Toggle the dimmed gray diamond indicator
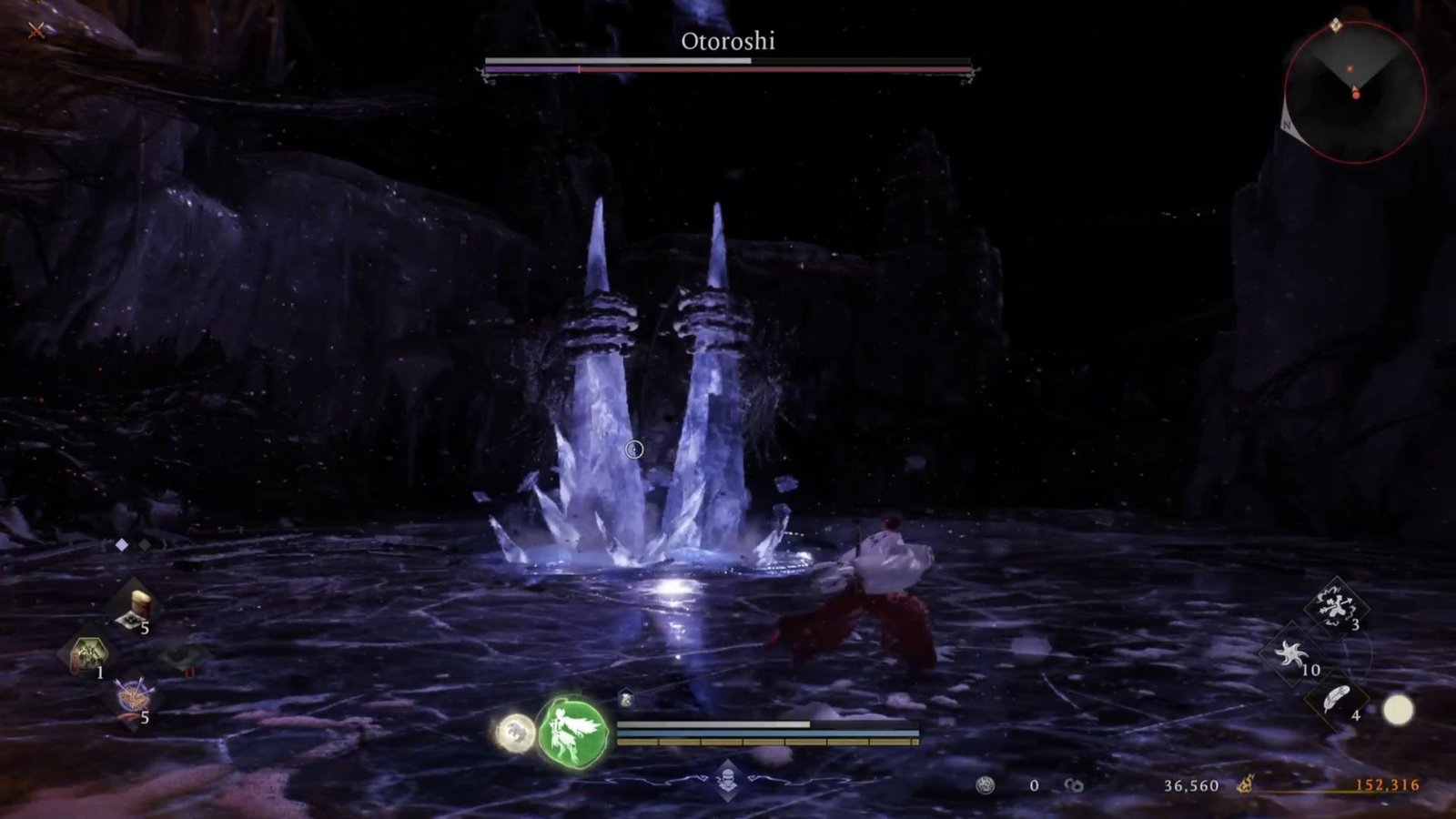The height and width of the screenshot is (819, 1456). pos(144,547)
